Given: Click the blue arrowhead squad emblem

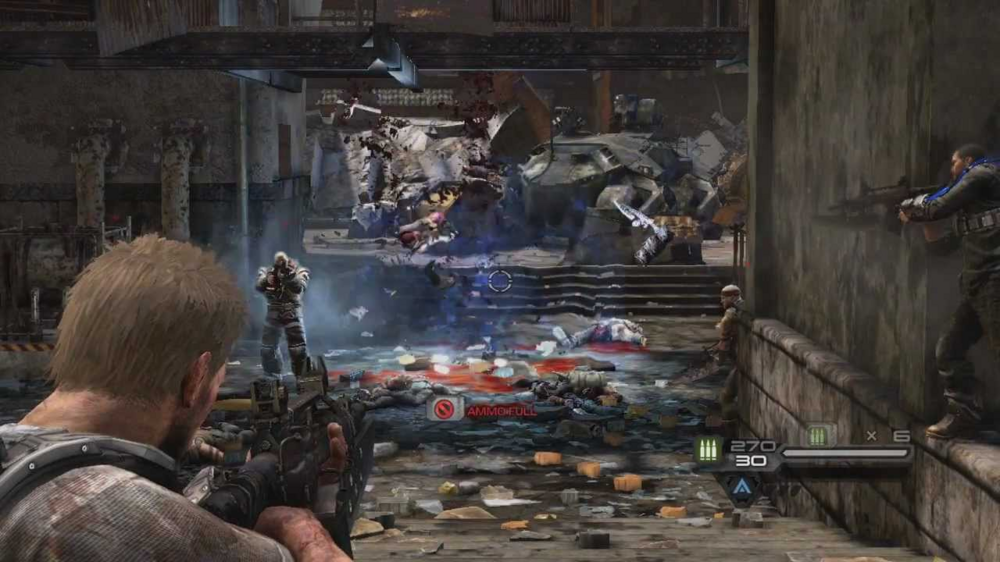Looking at the screenshot, I should point(741,488).
